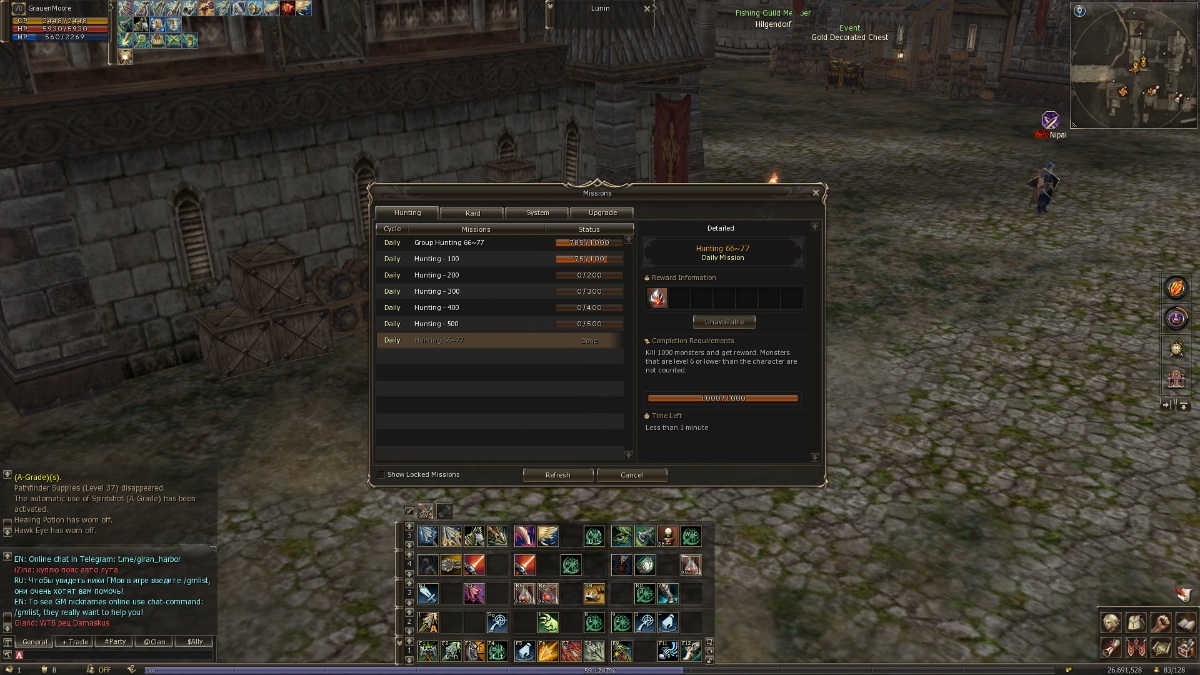1200x675 pixels.
Task: Switch to the $Ally chat tab
Action: pos(193,641)
